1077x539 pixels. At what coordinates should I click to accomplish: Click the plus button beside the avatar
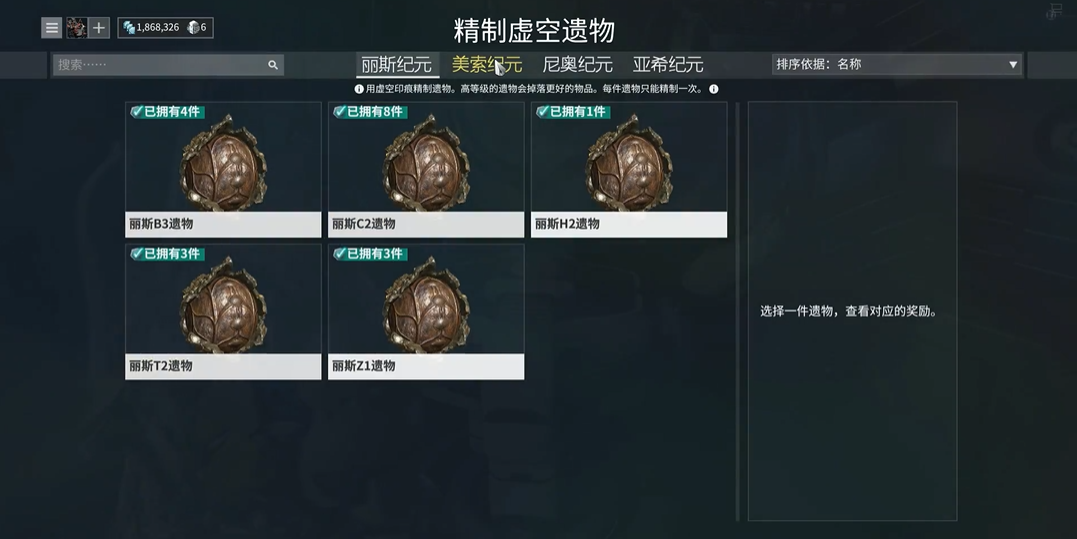tap(99, 28)
